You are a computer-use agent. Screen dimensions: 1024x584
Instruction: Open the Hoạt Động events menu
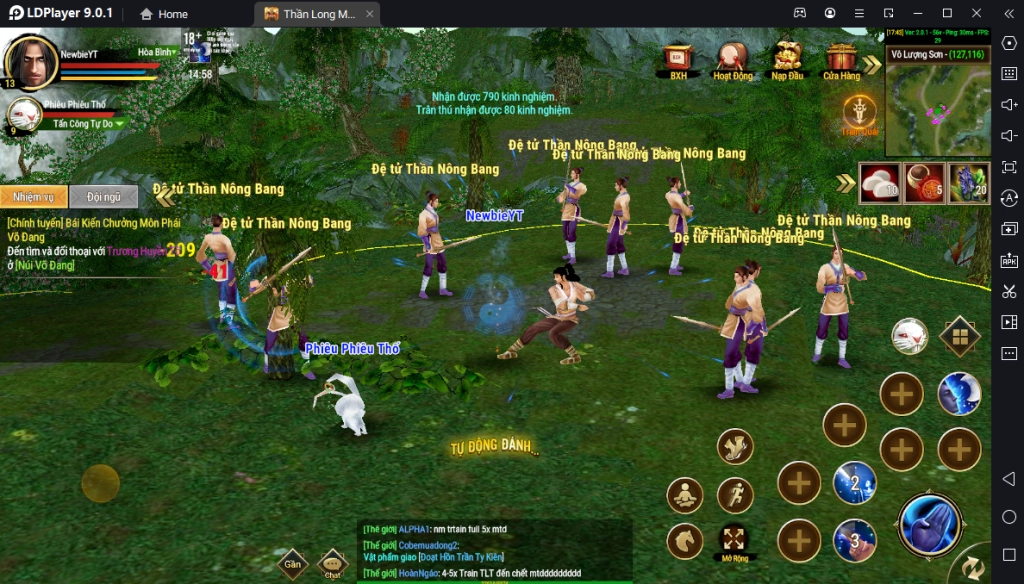(x=733, y=60)
